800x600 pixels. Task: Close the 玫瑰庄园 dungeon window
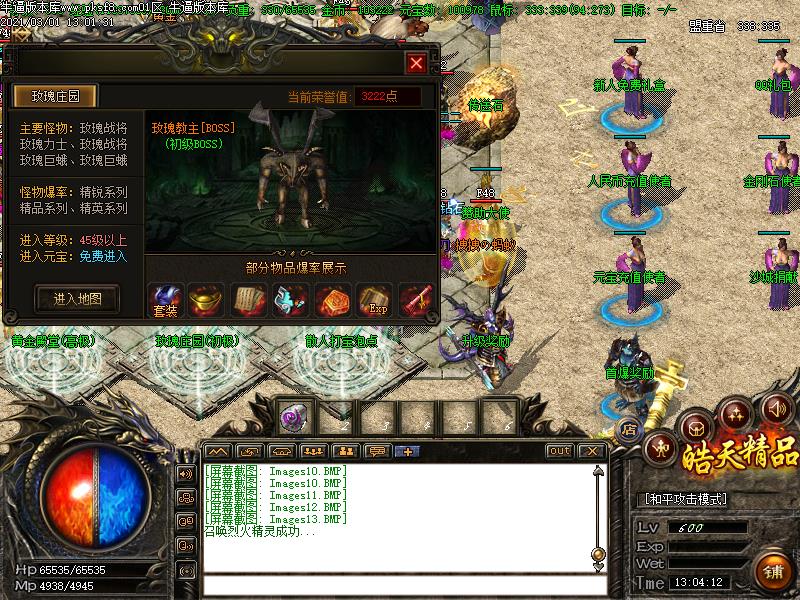coord(416,63)
